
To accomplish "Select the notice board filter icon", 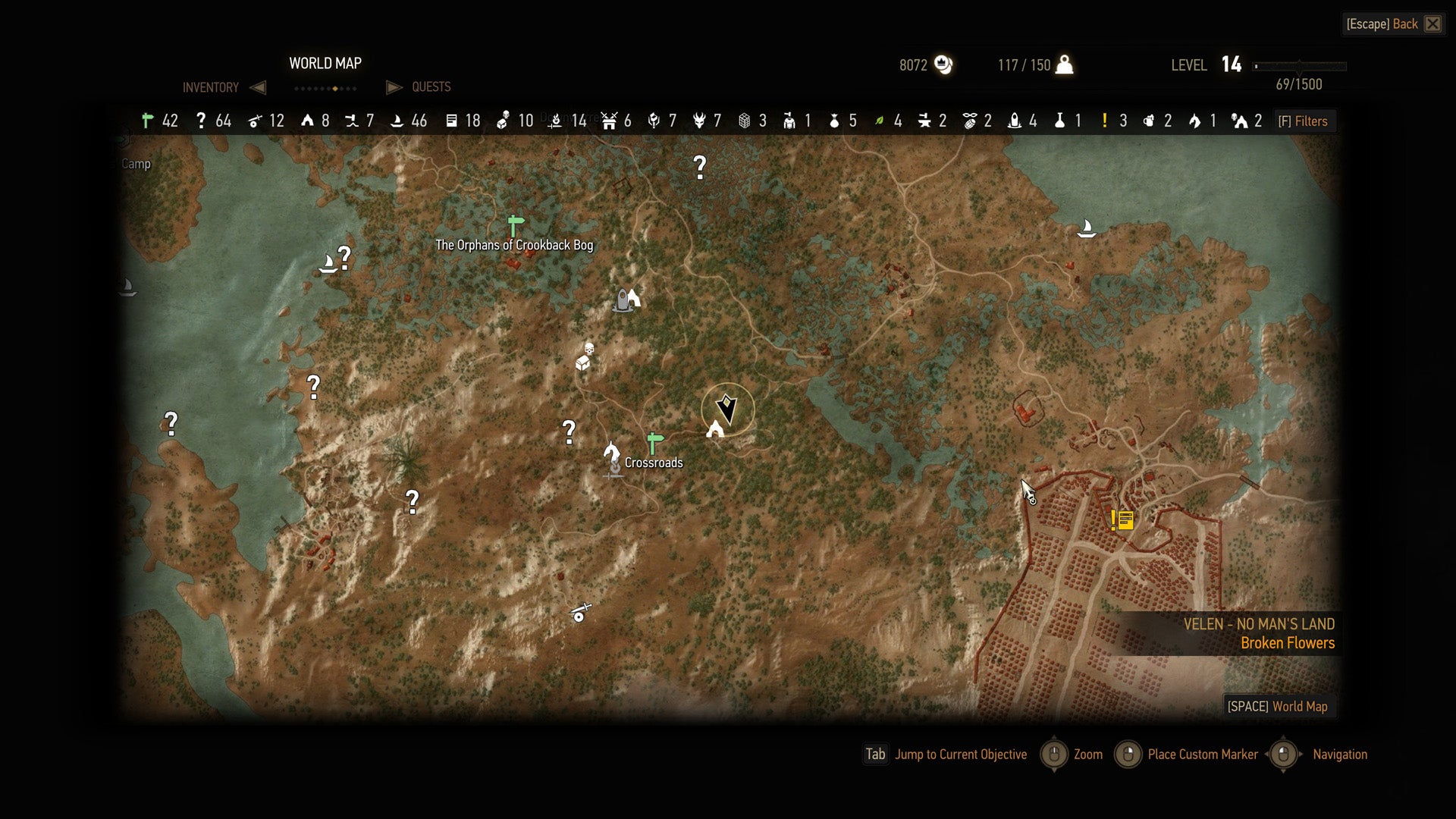I will 453,121.
